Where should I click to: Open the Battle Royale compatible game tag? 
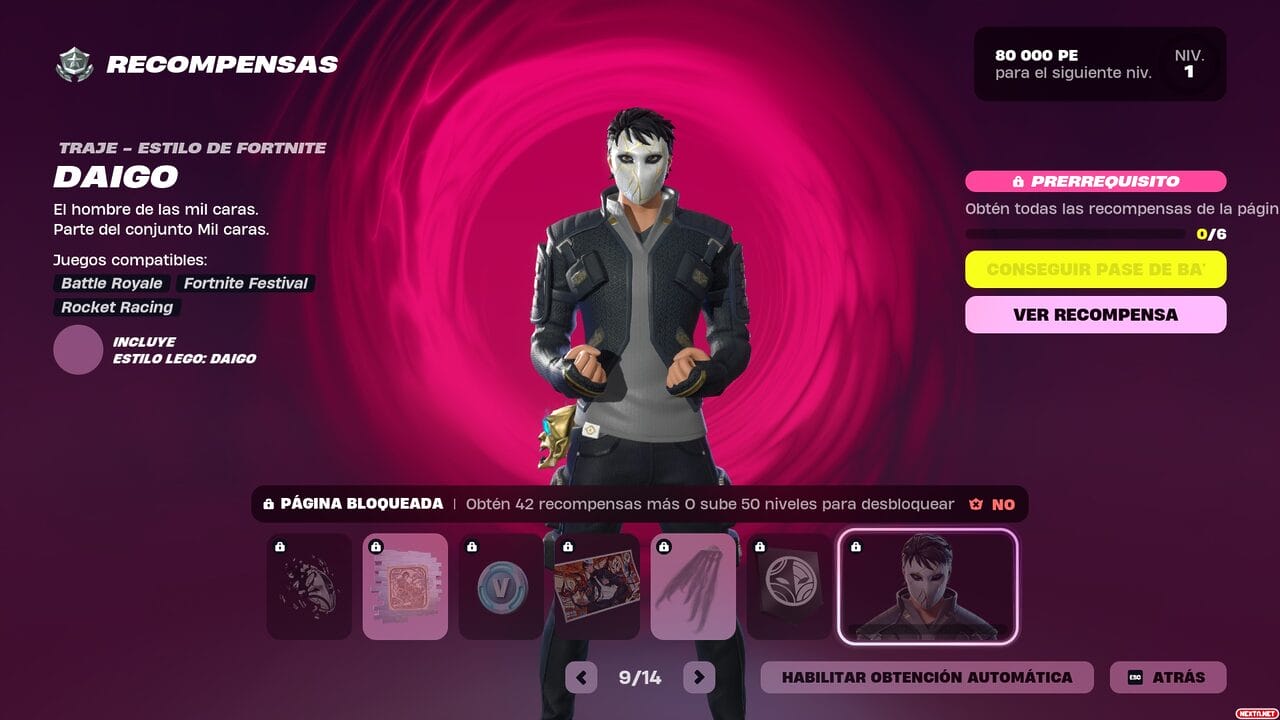click(x=111, y=283)
